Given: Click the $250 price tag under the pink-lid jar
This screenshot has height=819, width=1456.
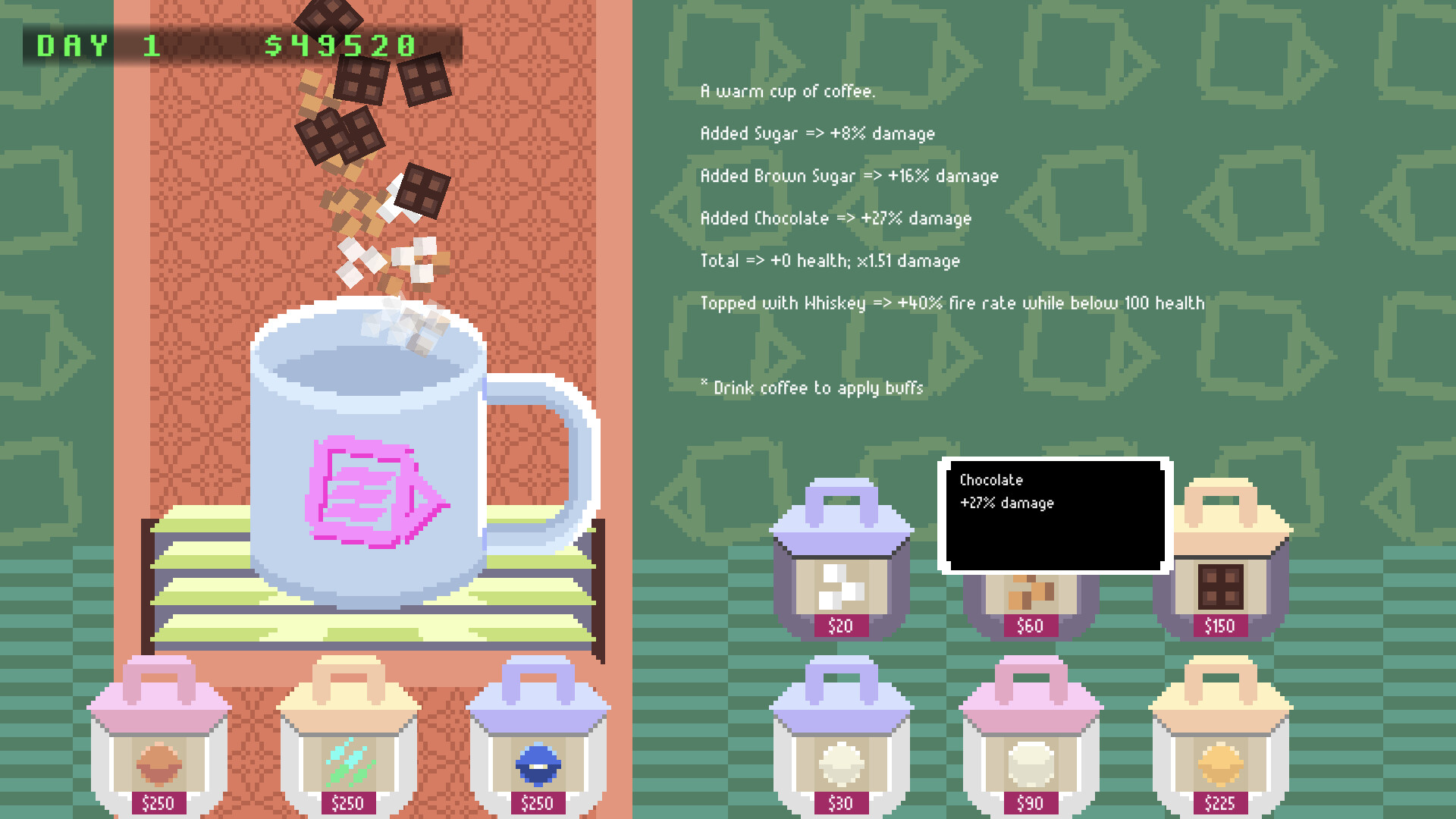Looking at the screenshot, I should [x=158, y=802].
